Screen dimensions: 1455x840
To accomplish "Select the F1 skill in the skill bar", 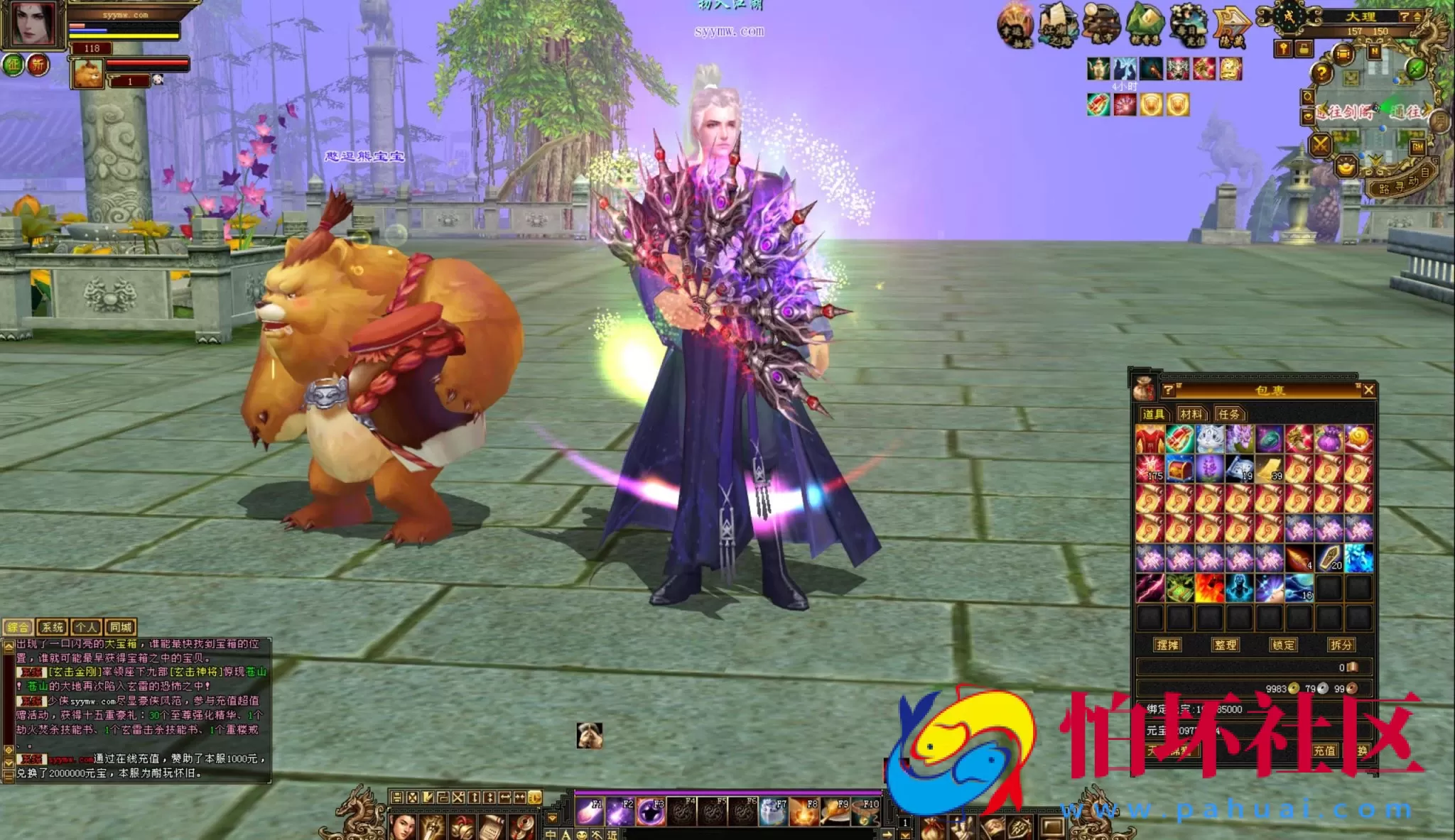I will click(590, 813).
